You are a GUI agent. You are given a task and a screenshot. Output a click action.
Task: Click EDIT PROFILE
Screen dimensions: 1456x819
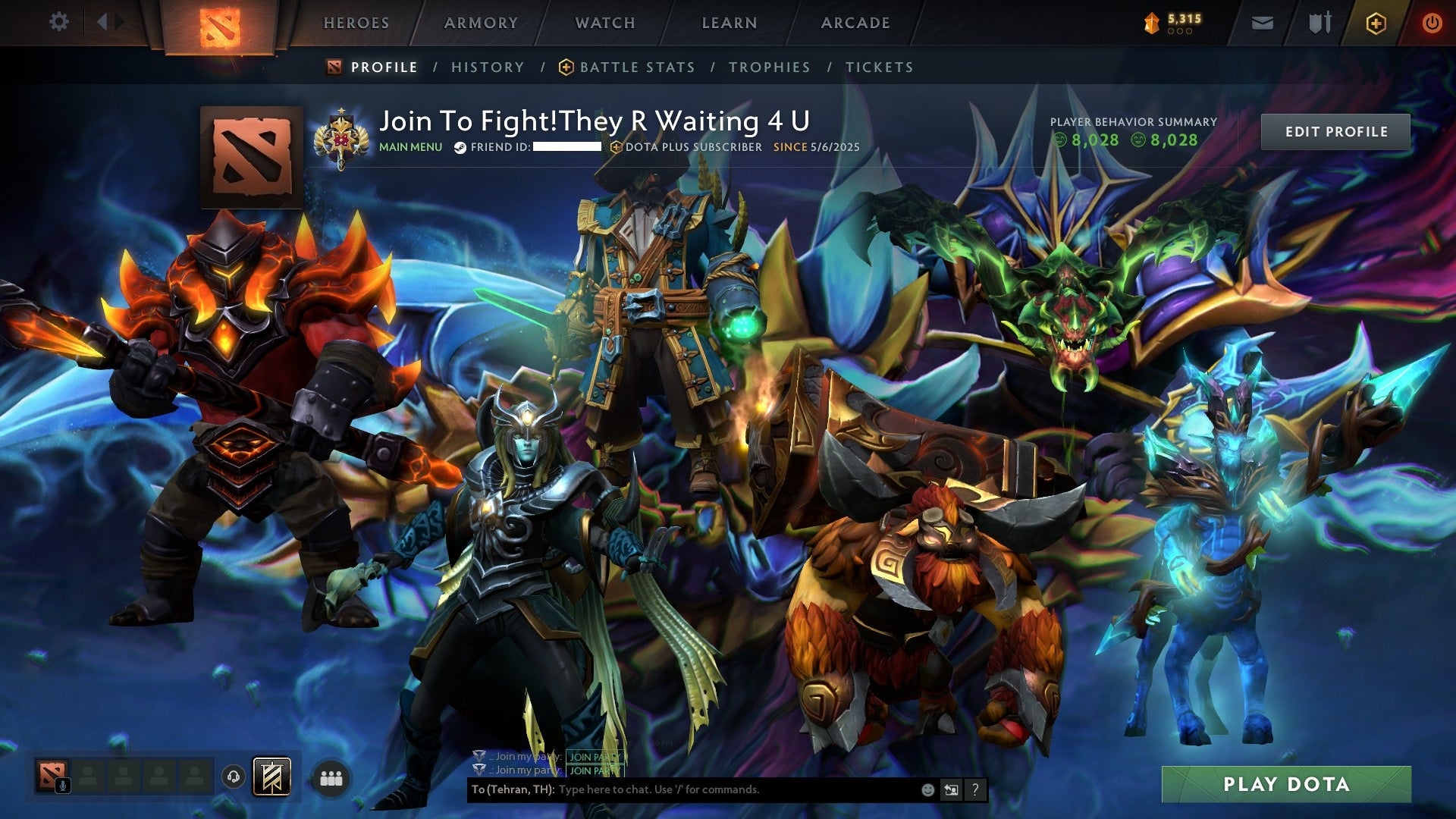coord(1335,131)
